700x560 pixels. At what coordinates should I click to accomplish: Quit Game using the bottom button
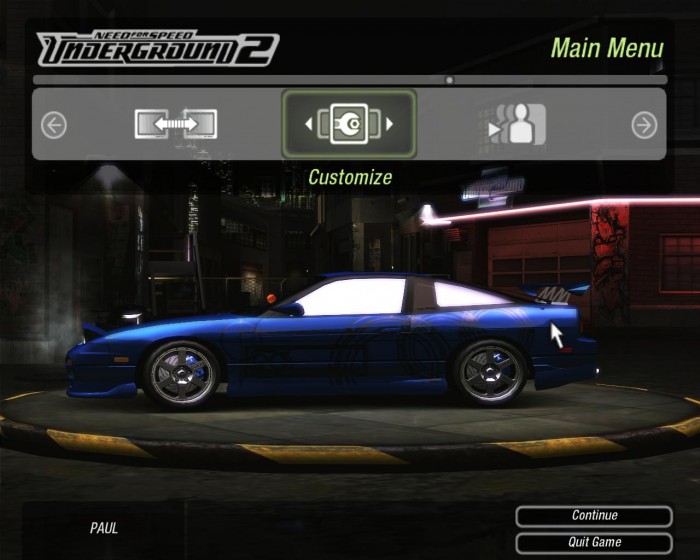pos(594,542)
